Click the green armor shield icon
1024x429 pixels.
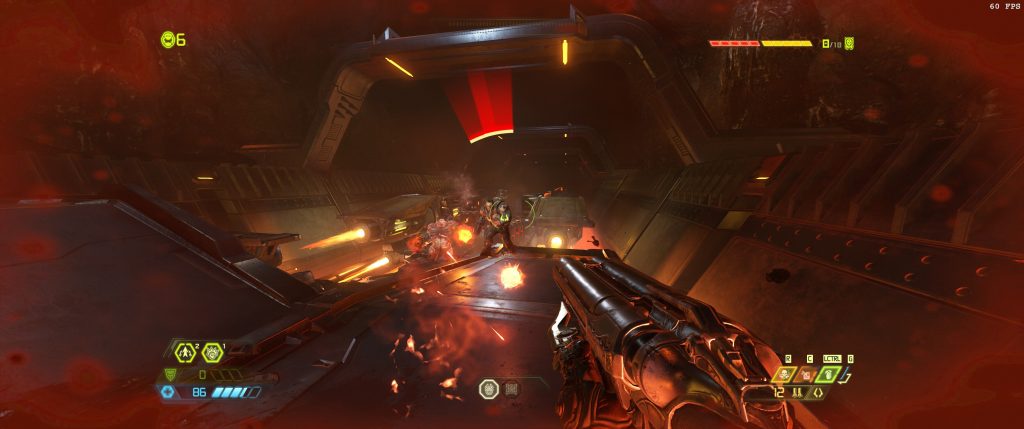[x=169, y=374]
